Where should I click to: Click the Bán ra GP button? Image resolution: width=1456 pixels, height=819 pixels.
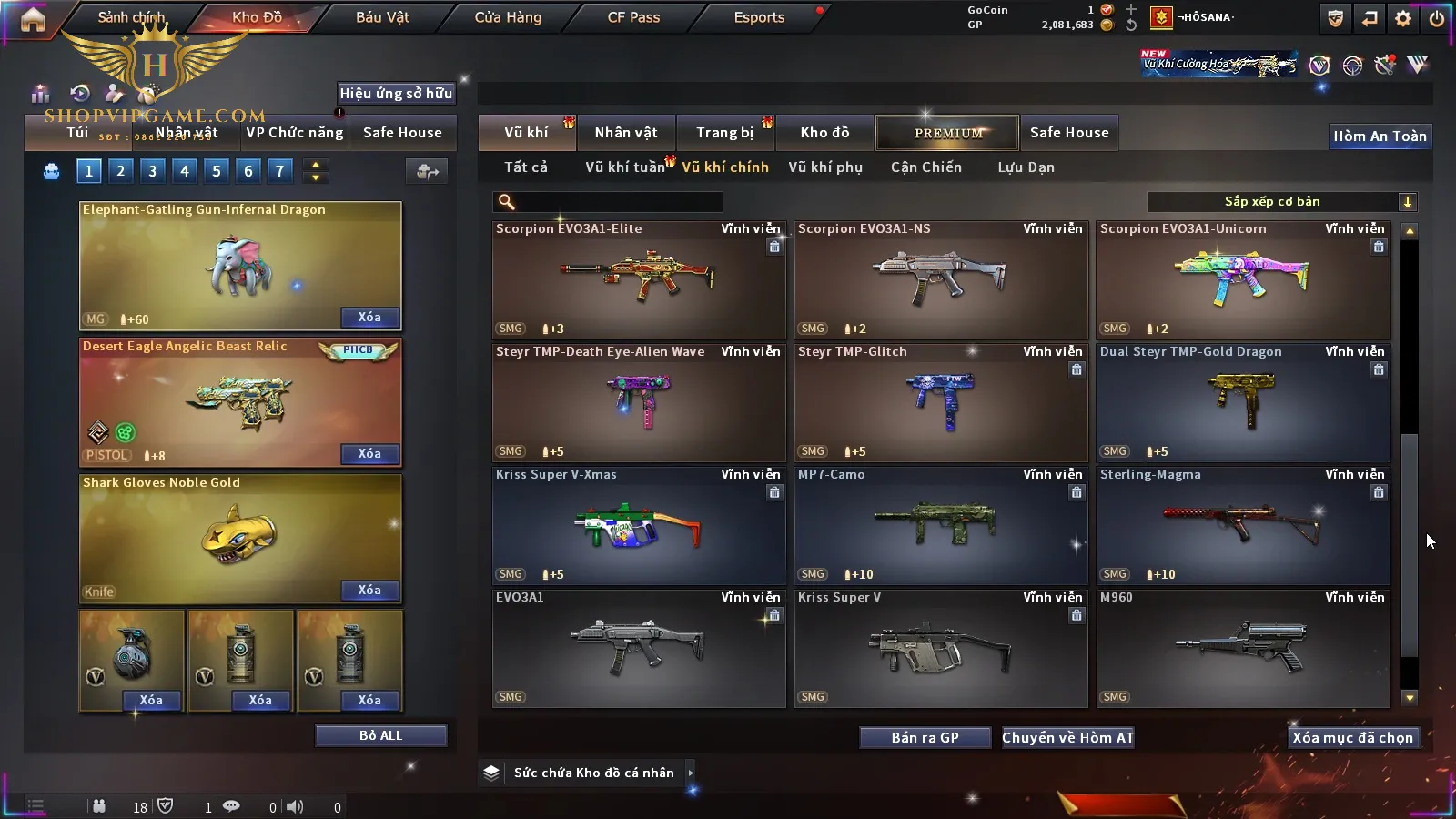tap(925, 737)
